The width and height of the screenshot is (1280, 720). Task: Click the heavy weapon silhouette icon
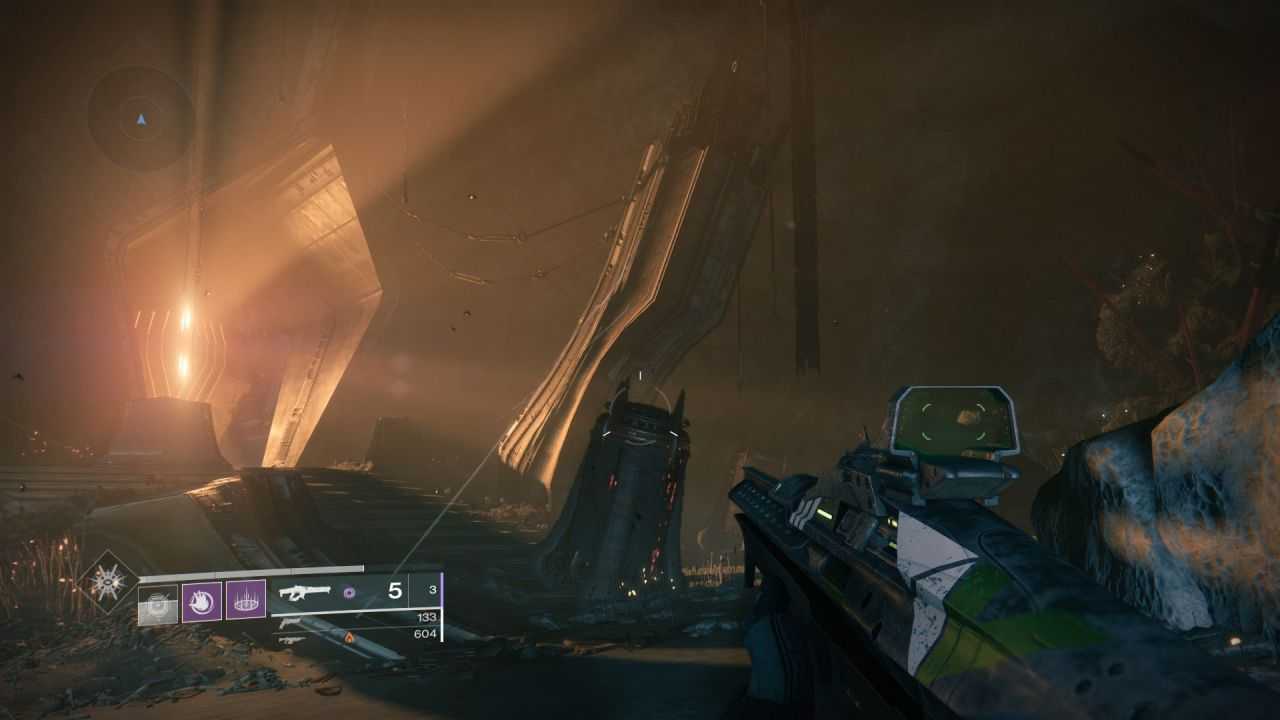[x=289, y=638]
